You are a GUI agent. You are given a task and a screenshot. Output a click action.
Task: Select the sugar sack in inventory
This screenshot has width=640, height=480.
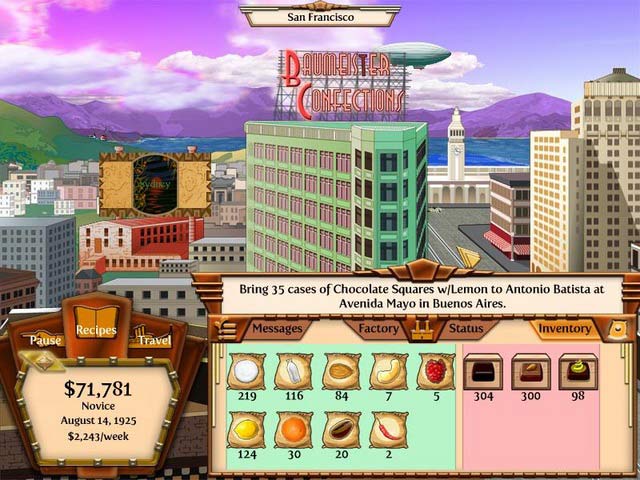pyautogui.click(x=245, y=372)
